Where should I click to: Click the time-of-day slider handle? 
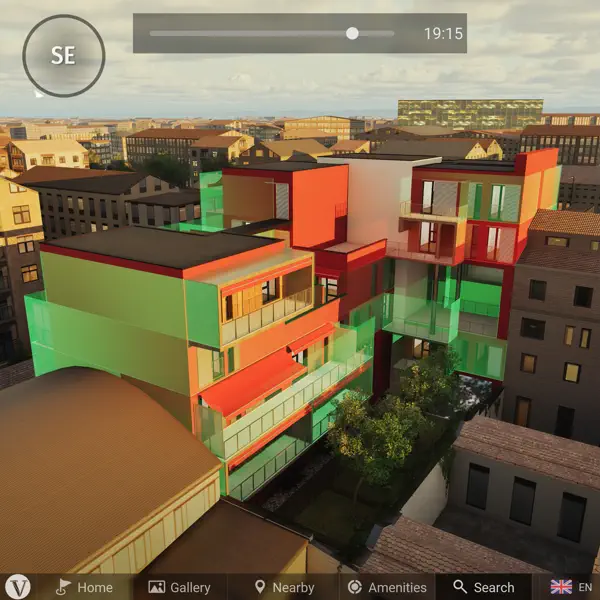352,33
